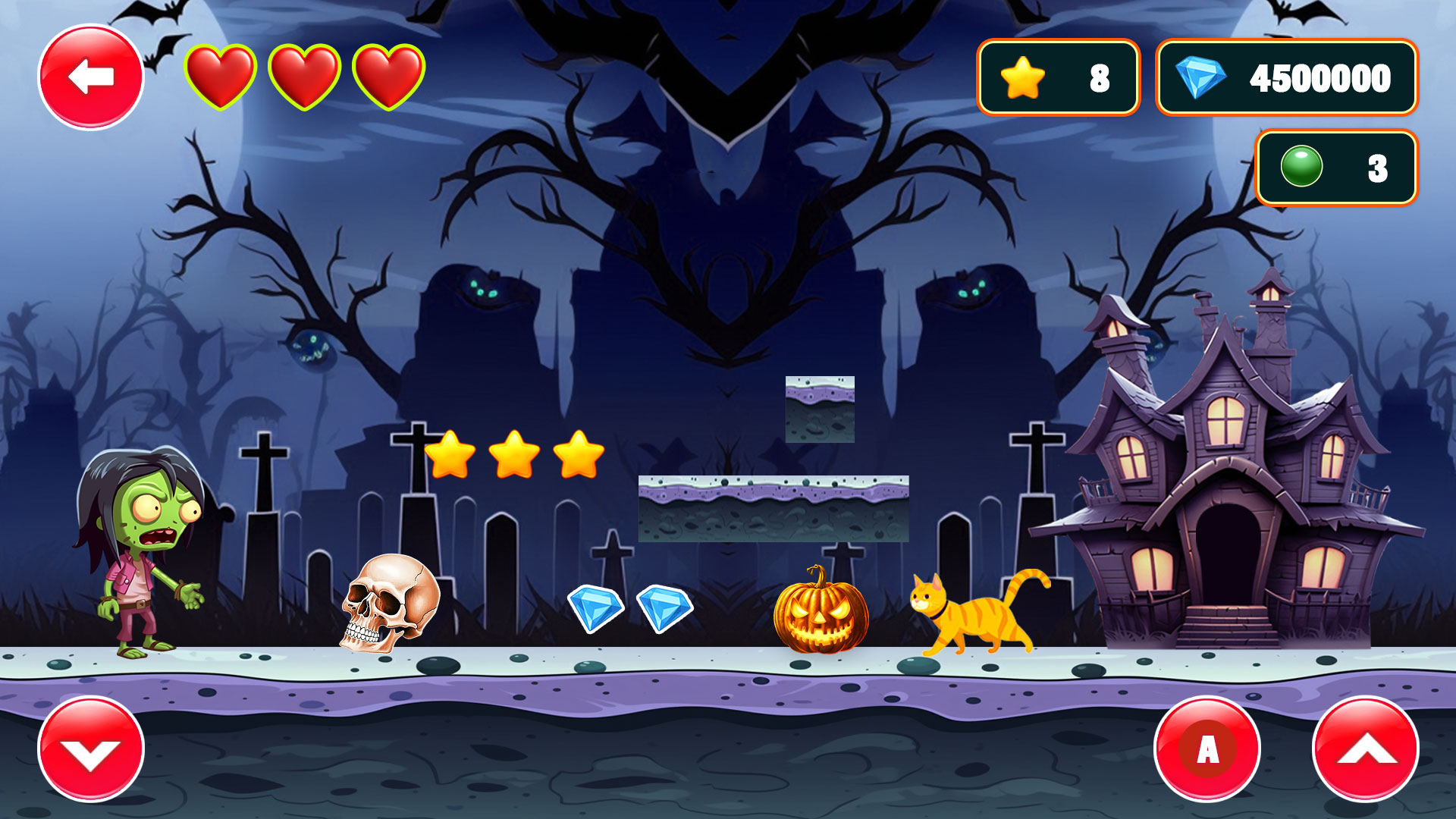This screenshot has width=1456, height=819.
Task: Click the red back arrow button
Action: coord(91,77)
